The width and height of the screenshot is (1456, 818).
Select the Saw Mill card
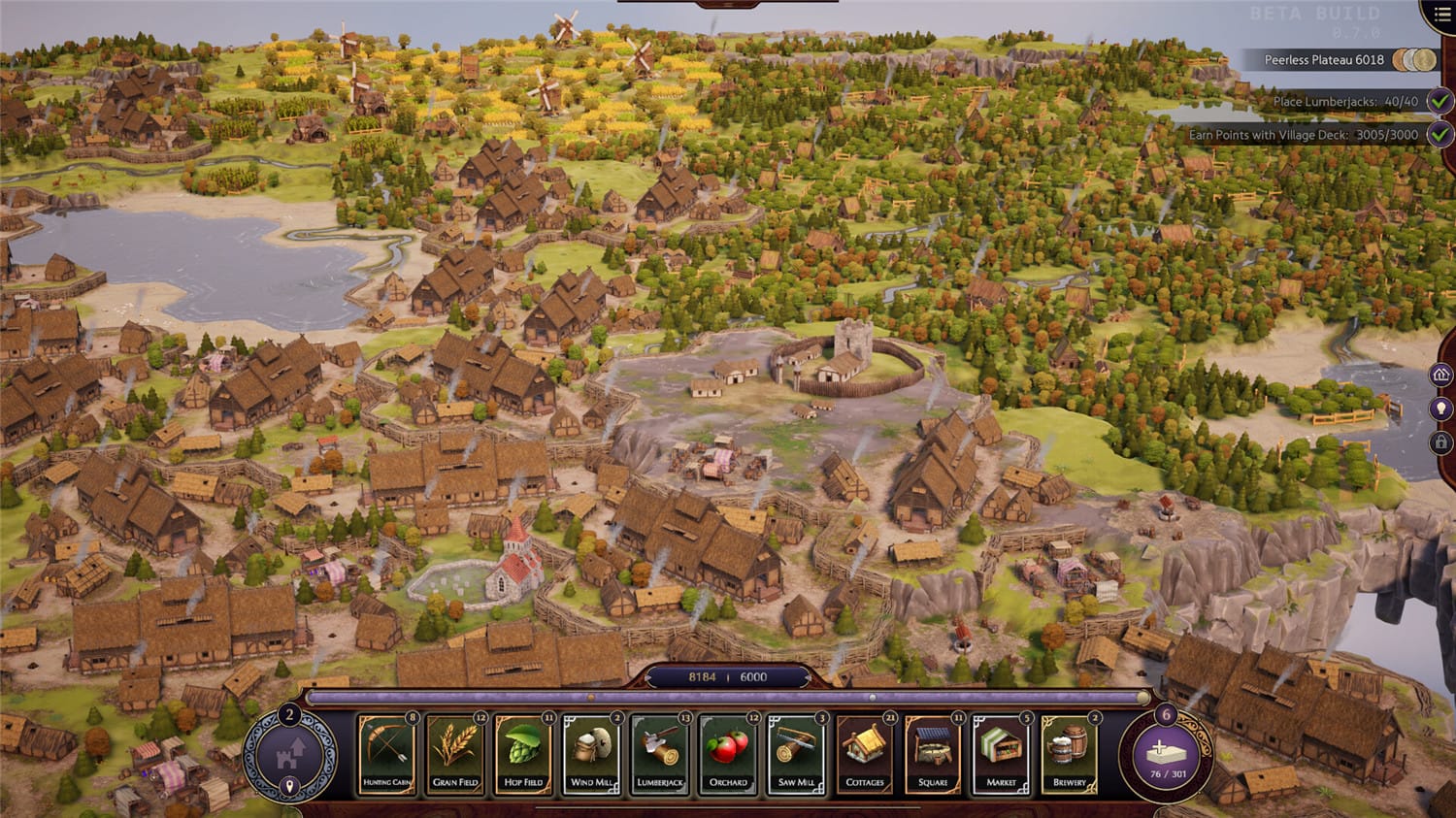pos(796,755)
